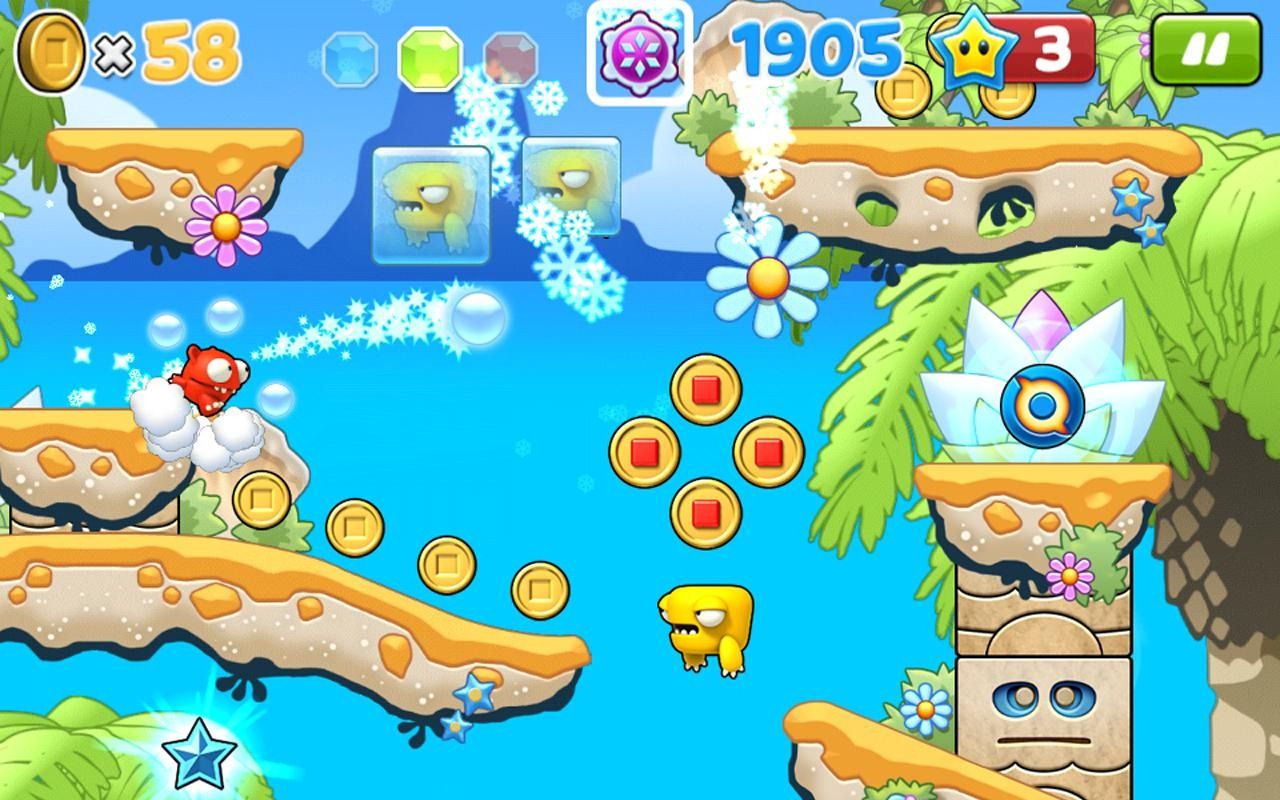Image resolution: width=1280 pixels, height=800 pixels.
Task: Tap the sparkling blue star pickup
Action: tap(198, 753)
